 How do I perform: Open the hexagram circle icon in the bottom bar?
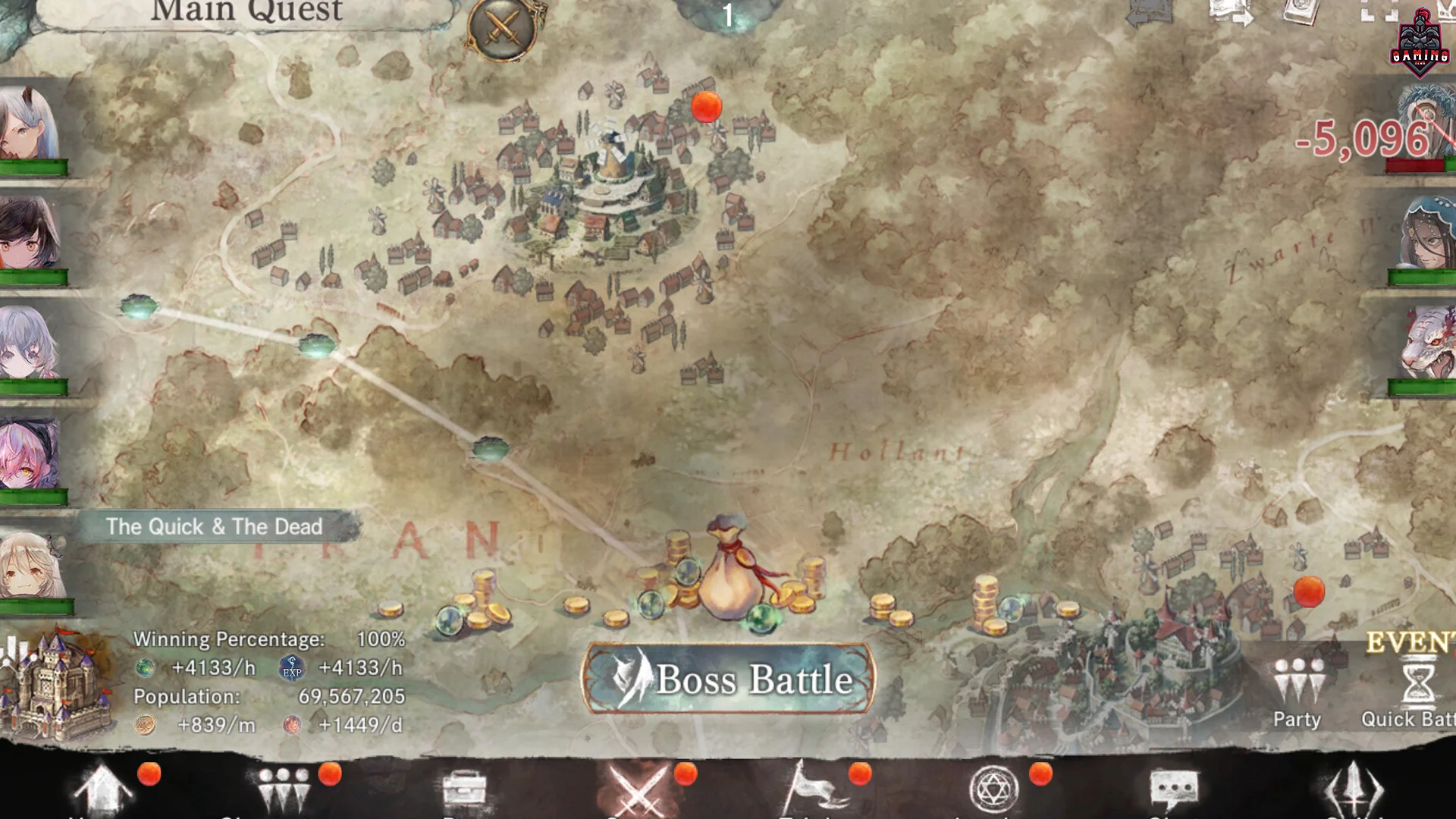click(993, 789)
